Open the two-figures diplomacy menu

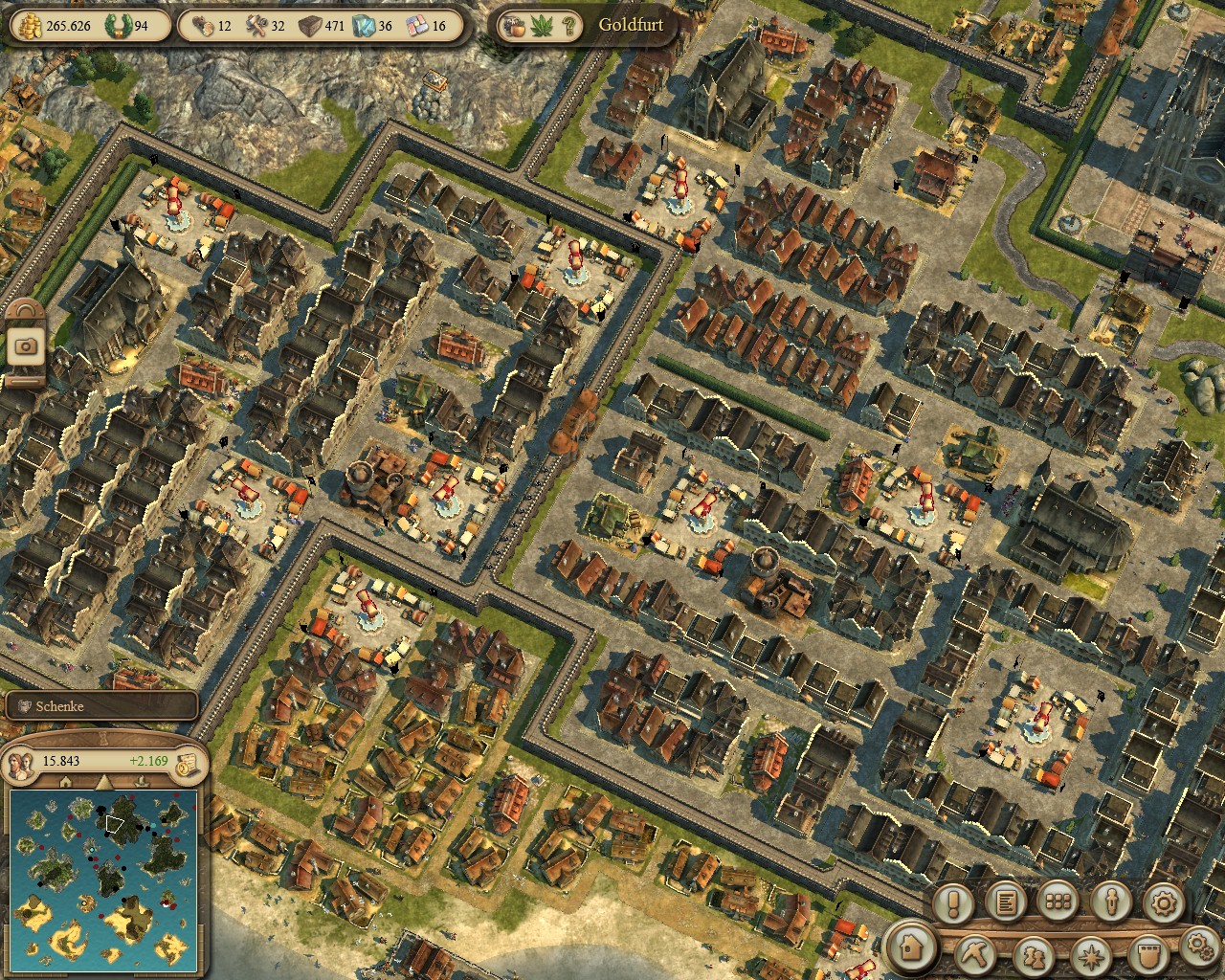(1032, 954)
